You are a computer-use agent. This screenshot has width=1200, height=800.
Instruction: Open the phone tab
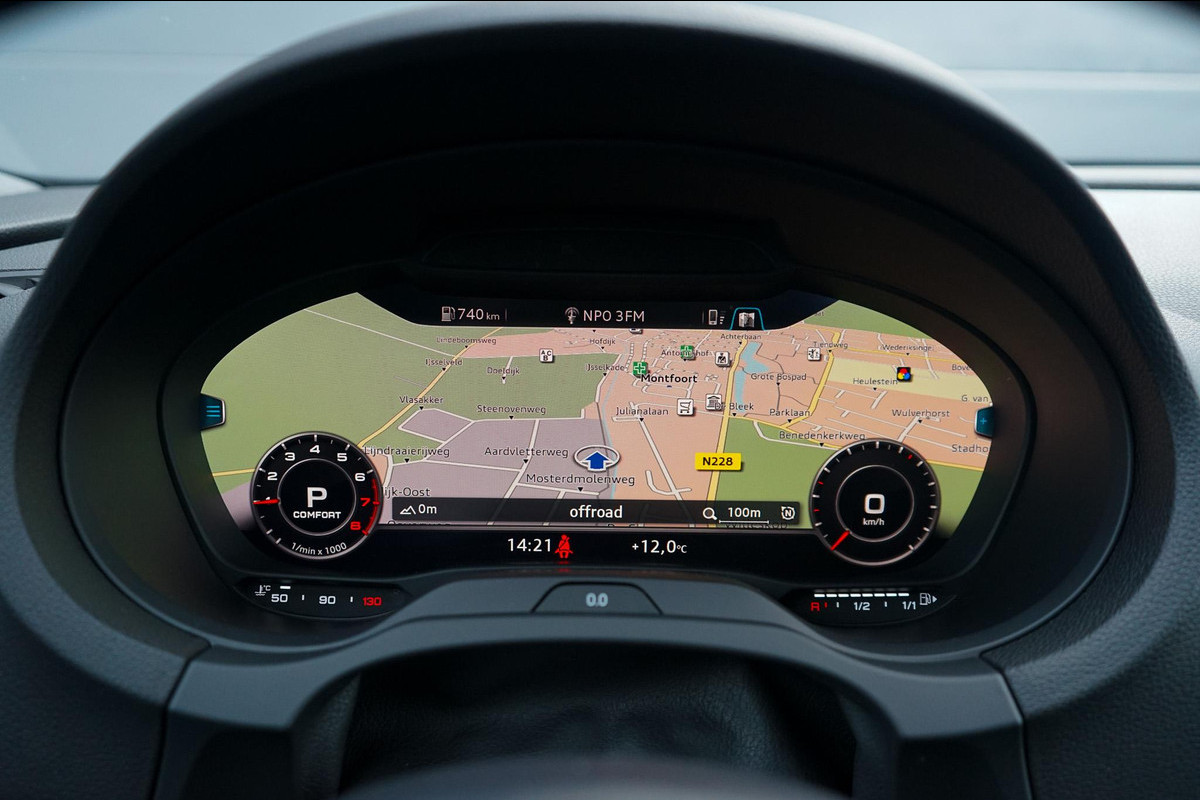pos(712,317)
